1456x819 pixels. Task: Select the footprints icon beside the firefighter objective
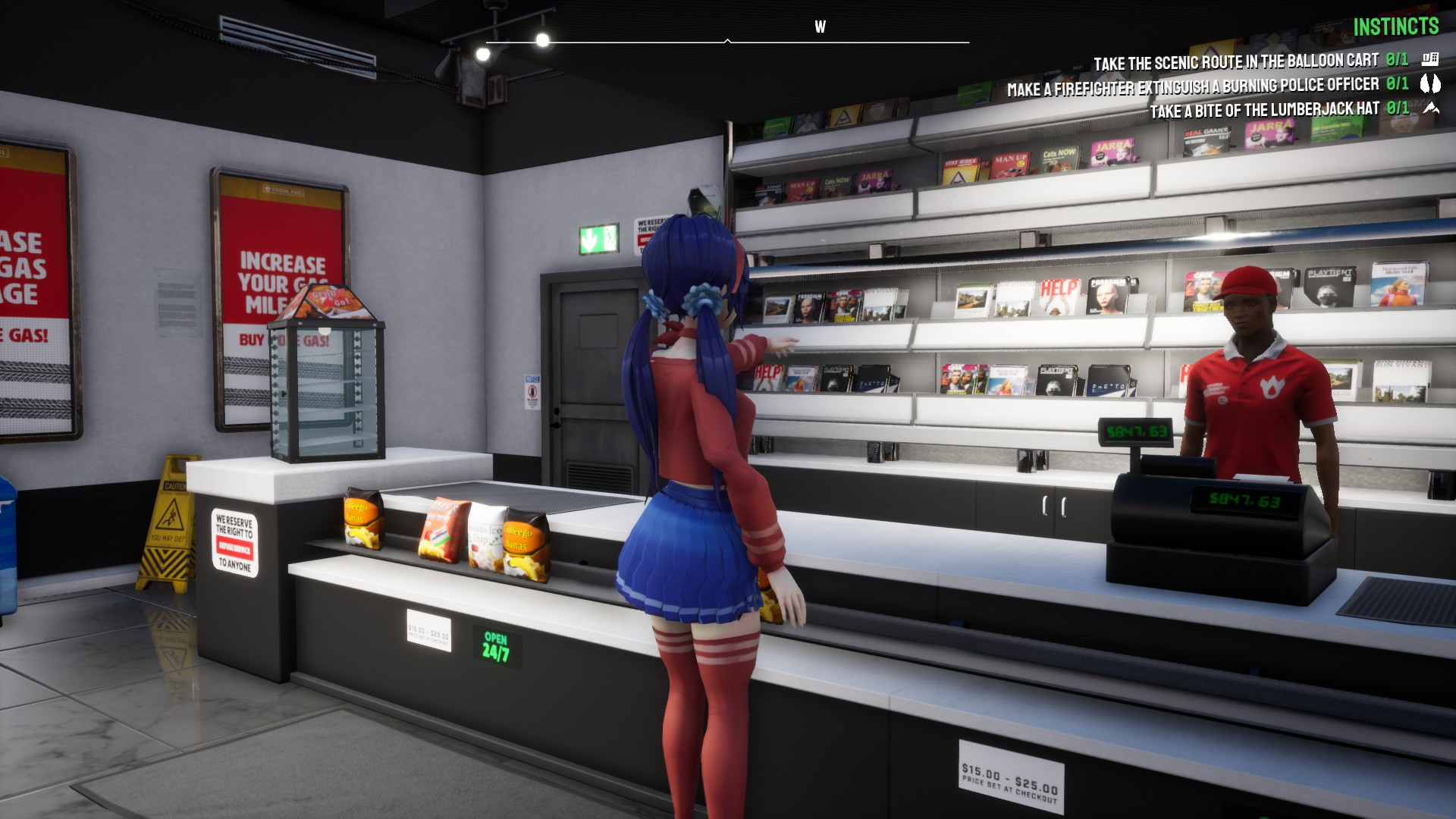1429,86
